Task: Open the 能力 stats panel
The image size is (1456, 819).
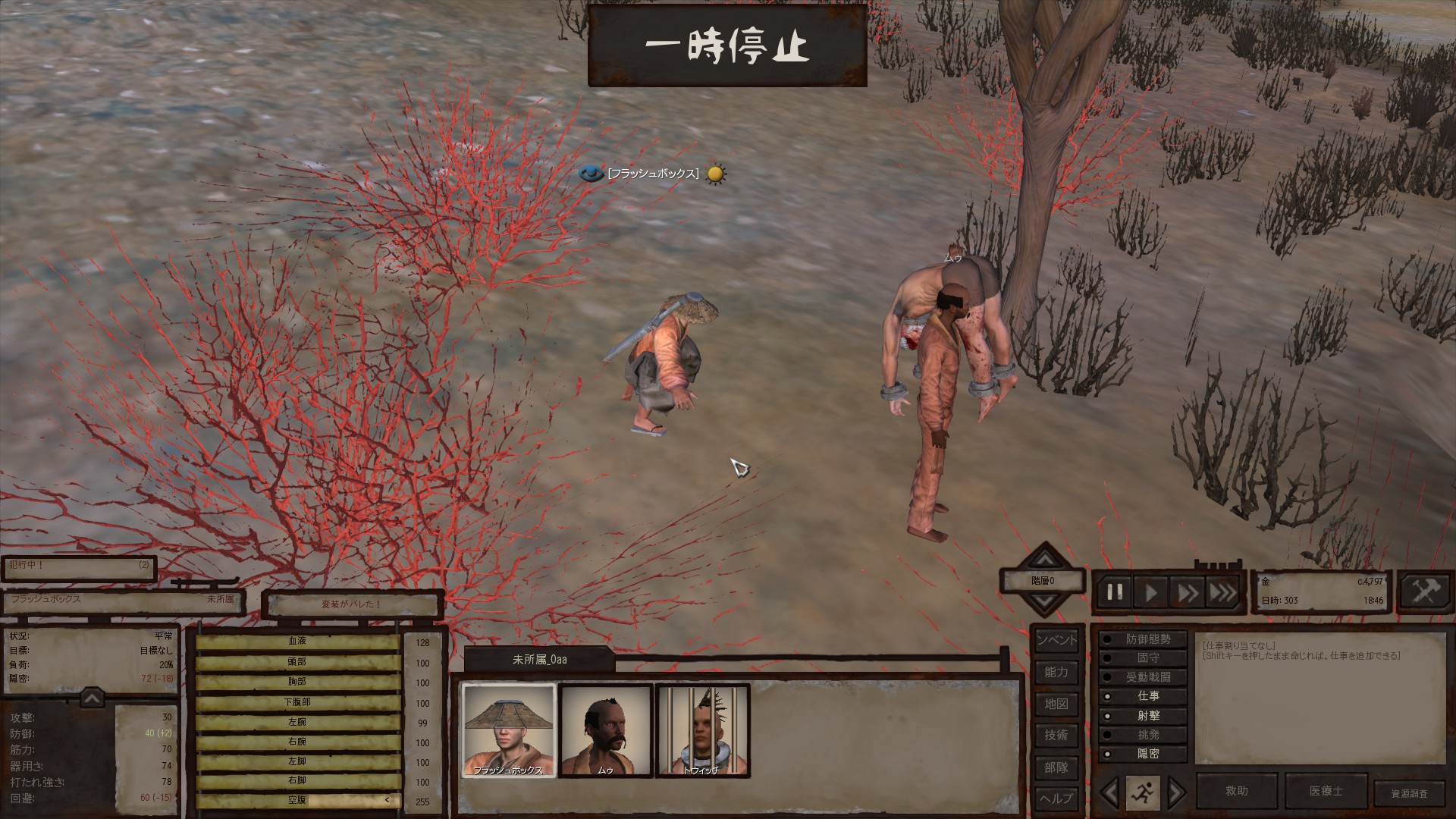Action: tap(1056, 672)
